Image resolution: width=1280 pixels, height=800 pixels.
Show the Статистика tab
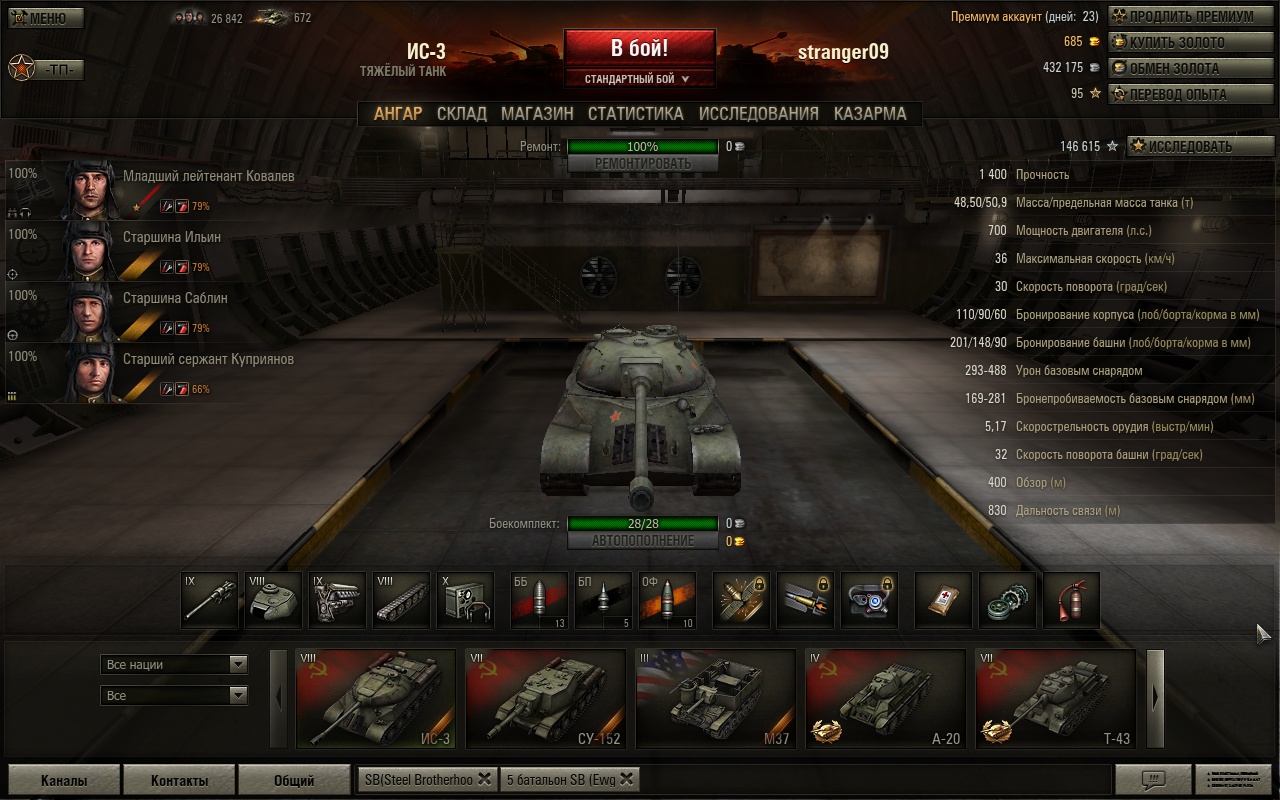635,114
